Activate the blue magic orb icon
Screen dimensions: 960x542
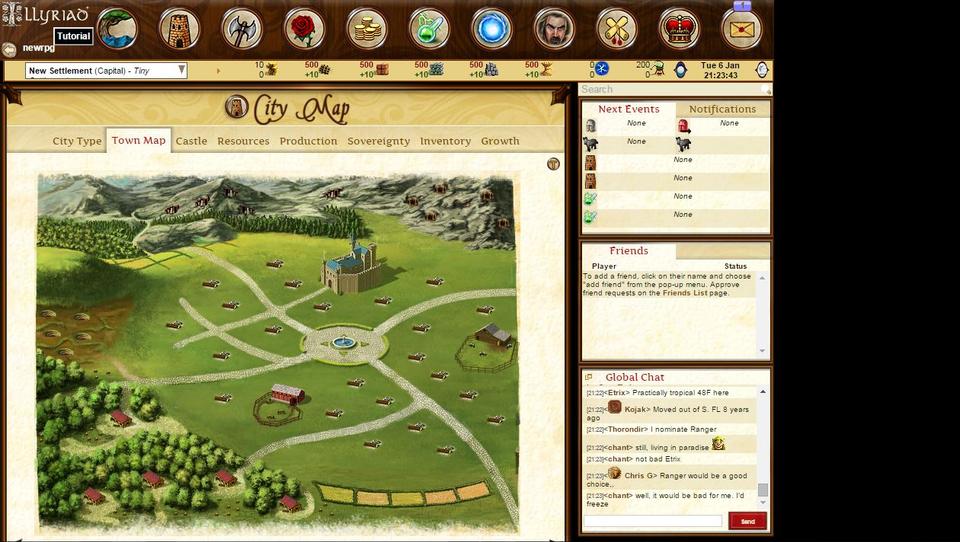[491, 29]
